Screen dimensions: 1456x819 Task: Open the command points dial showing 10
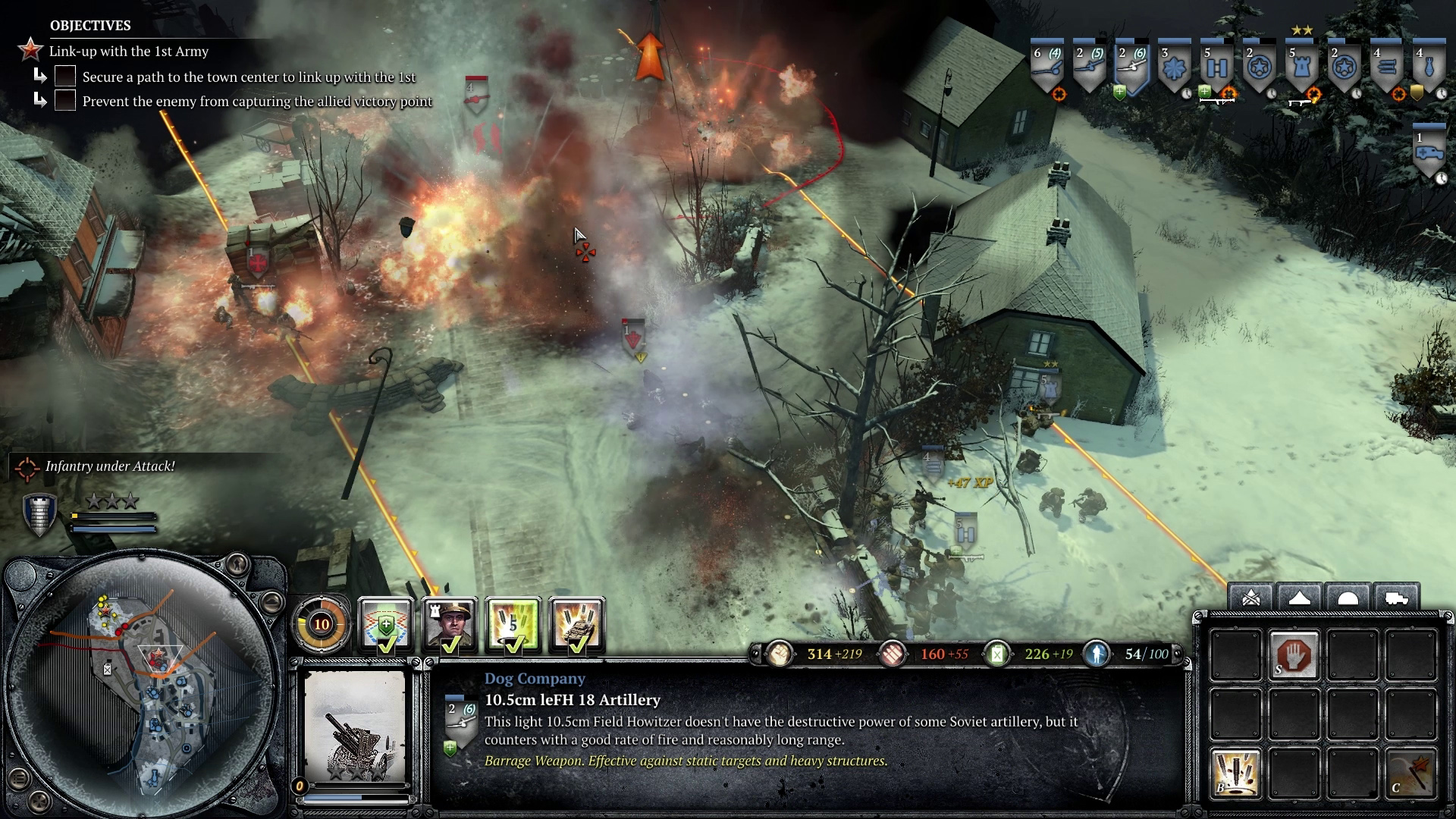[x=322, y=624]
